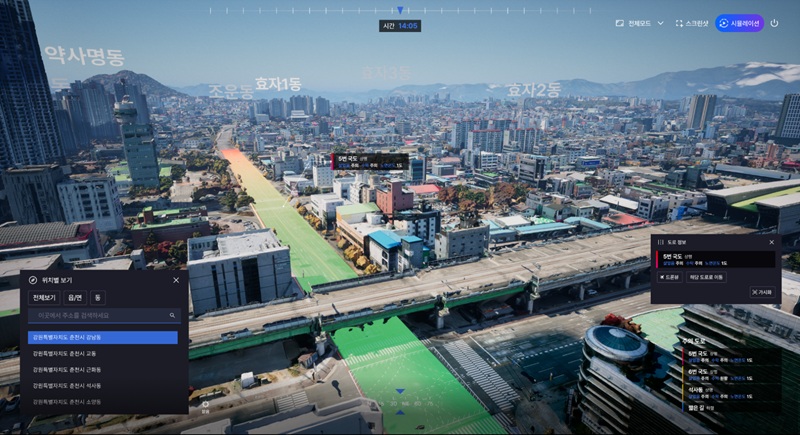Pick 춘천시 근화동 in the location list
The height and width of the screenshot is (435, 800).
(102, 369)
